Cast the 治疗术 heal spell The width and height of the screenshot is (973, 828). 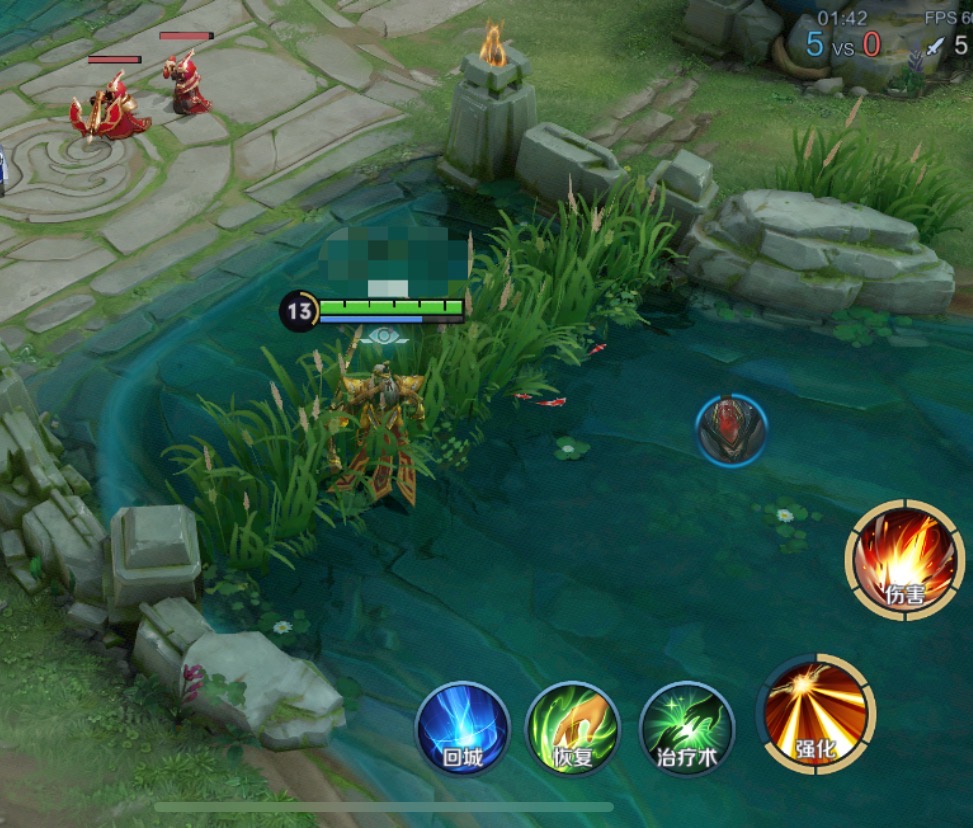click(x=687, y=728)
